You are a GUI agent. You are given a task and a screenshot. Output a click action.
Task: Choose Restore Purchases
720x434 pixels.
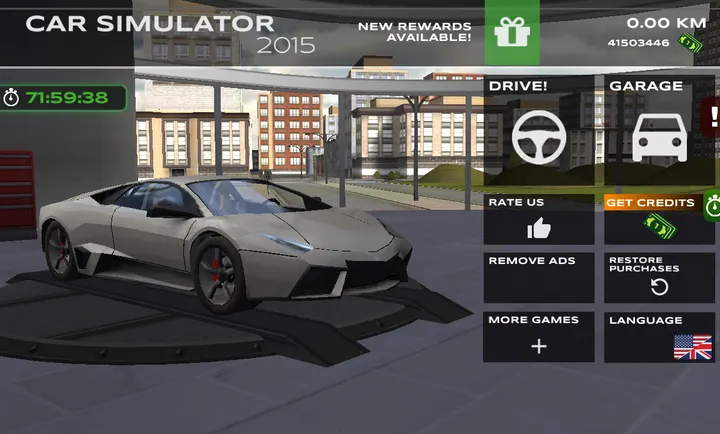658,277
